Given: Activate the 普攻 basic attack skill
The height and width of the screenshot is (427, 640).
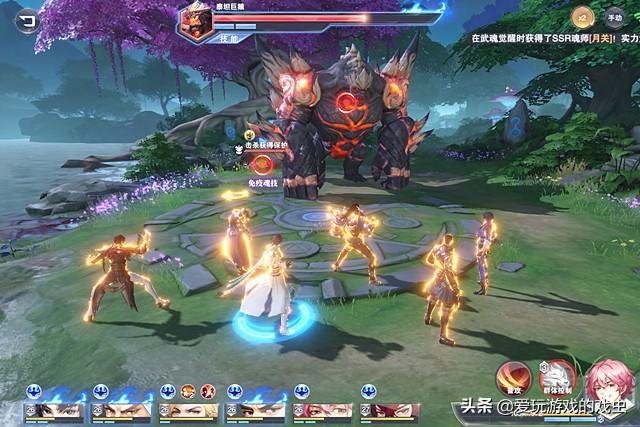Looking at the screenshot, I should click(x=512, y=375).
